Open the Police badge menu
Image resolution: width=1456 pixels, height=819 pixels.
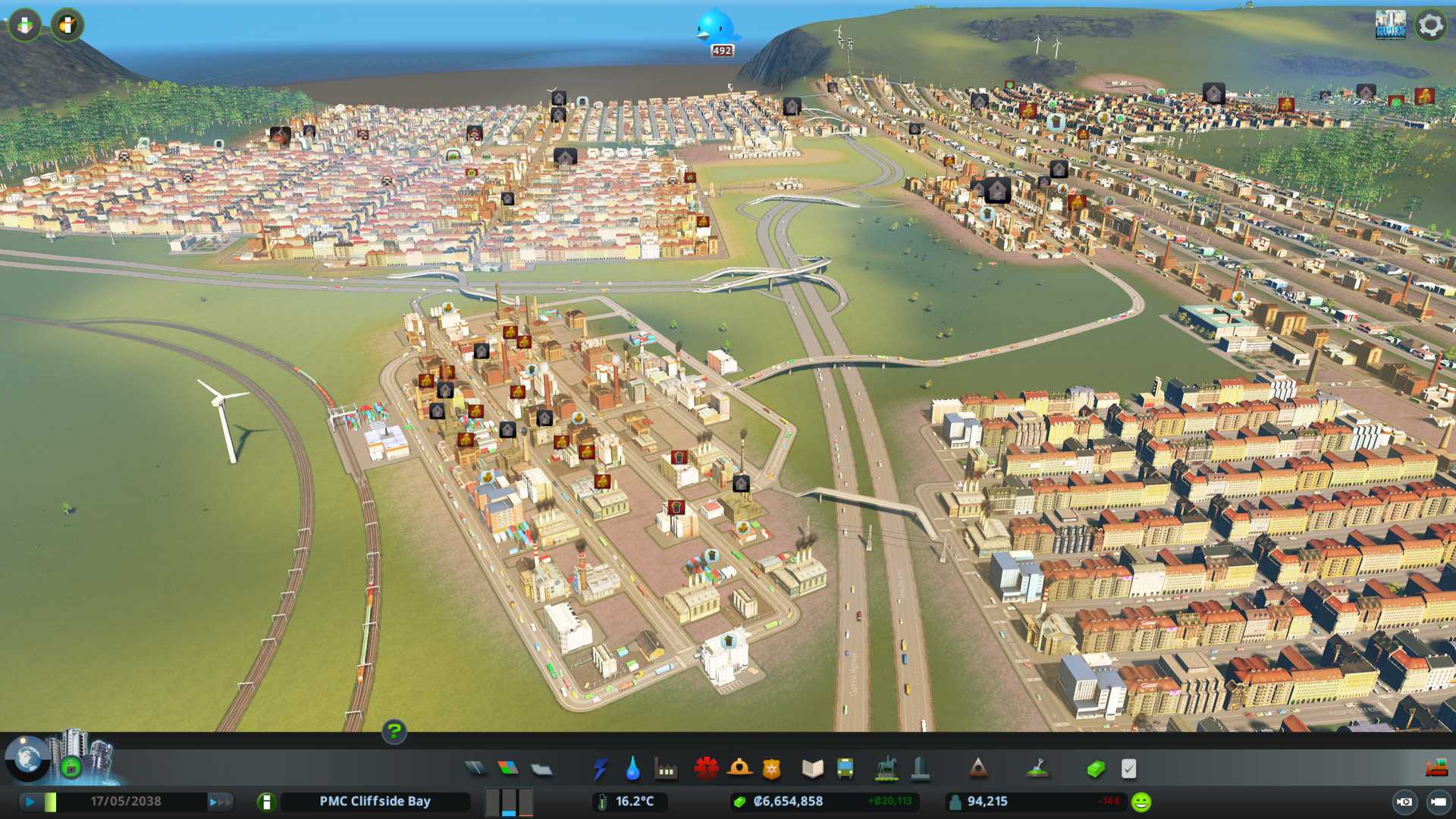pos(771,769)
